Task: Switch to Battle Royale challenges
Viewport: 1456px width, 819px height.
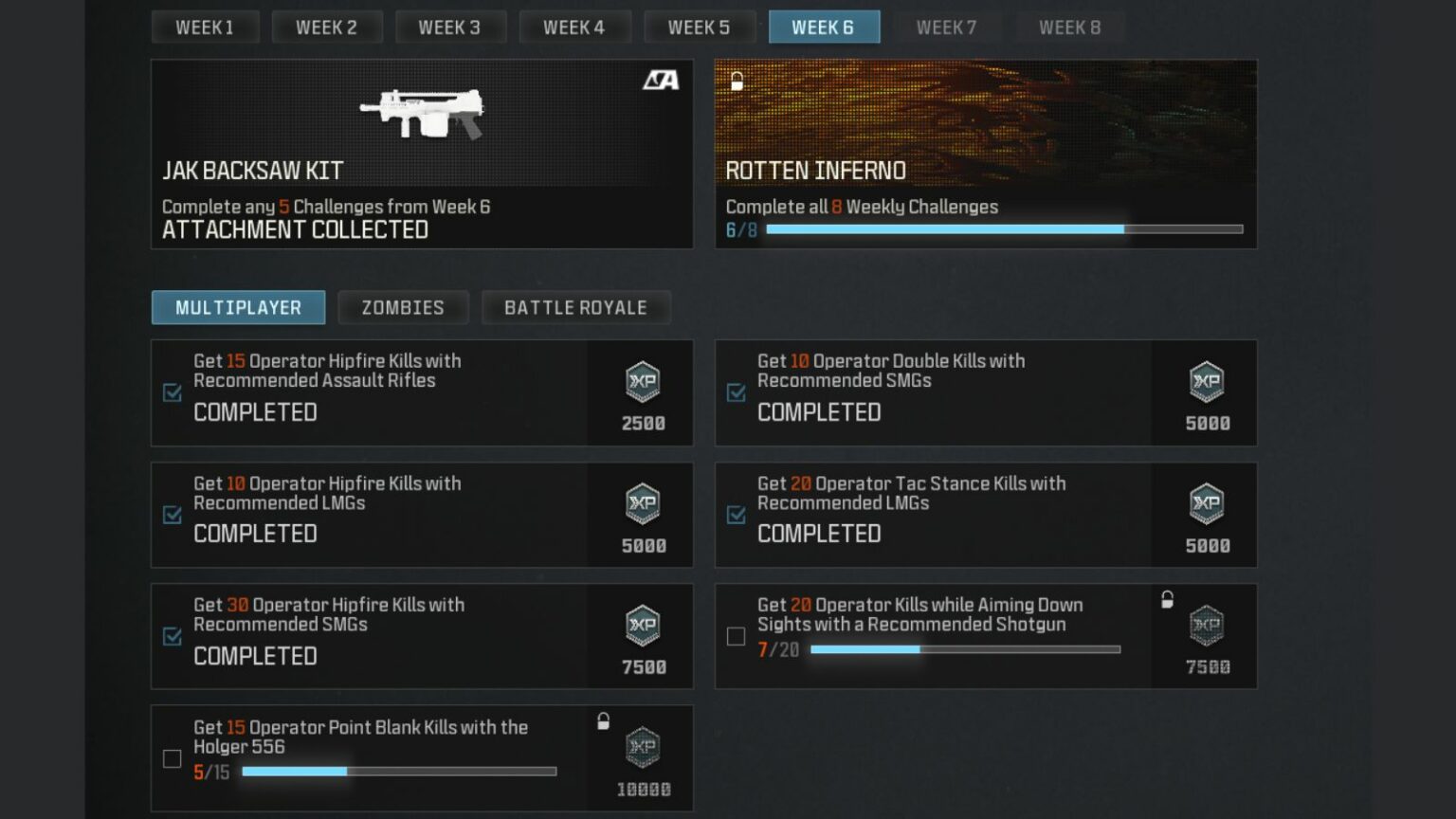Action: [x=575, y=307]
